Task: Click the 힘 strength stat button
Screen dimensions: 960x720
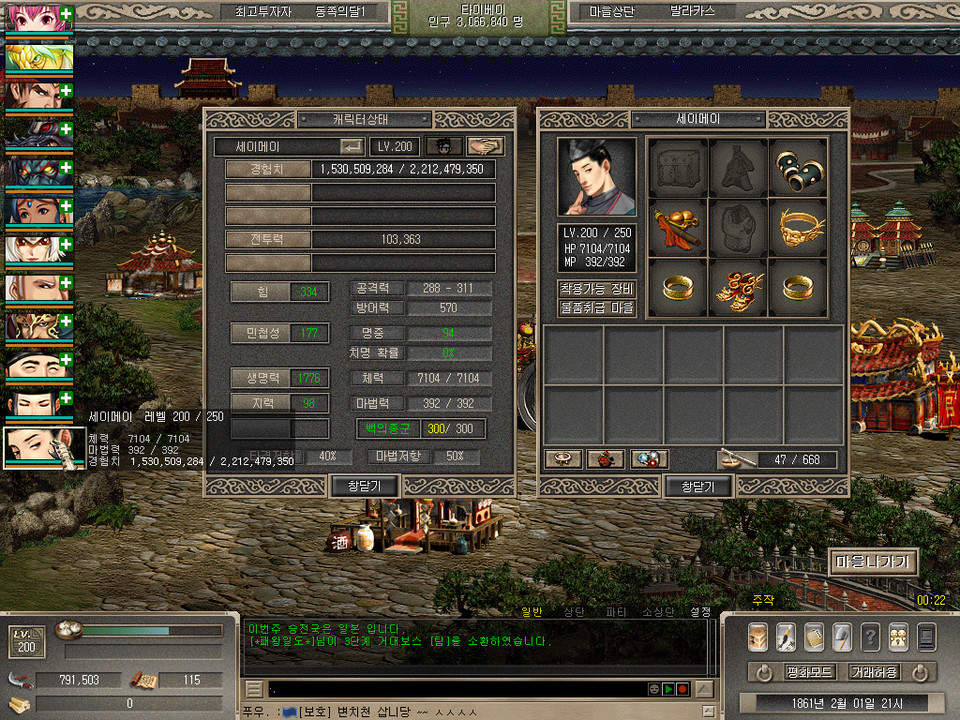Action: [261, 292]
